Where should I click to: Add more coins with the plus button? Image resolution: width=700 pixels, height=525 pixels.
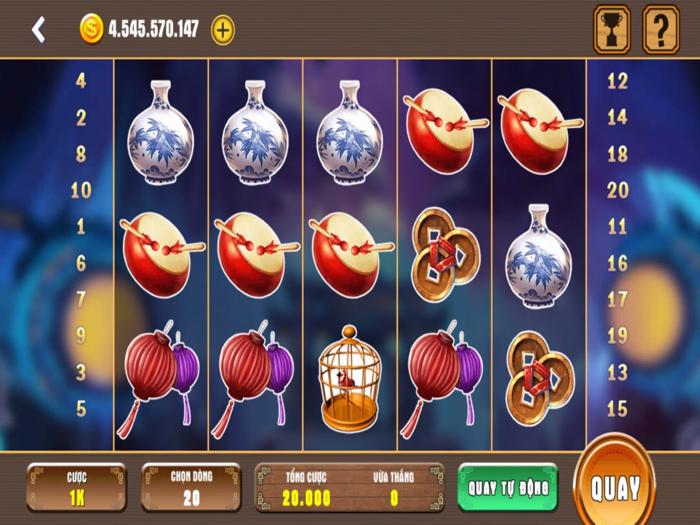pos(223,30)
